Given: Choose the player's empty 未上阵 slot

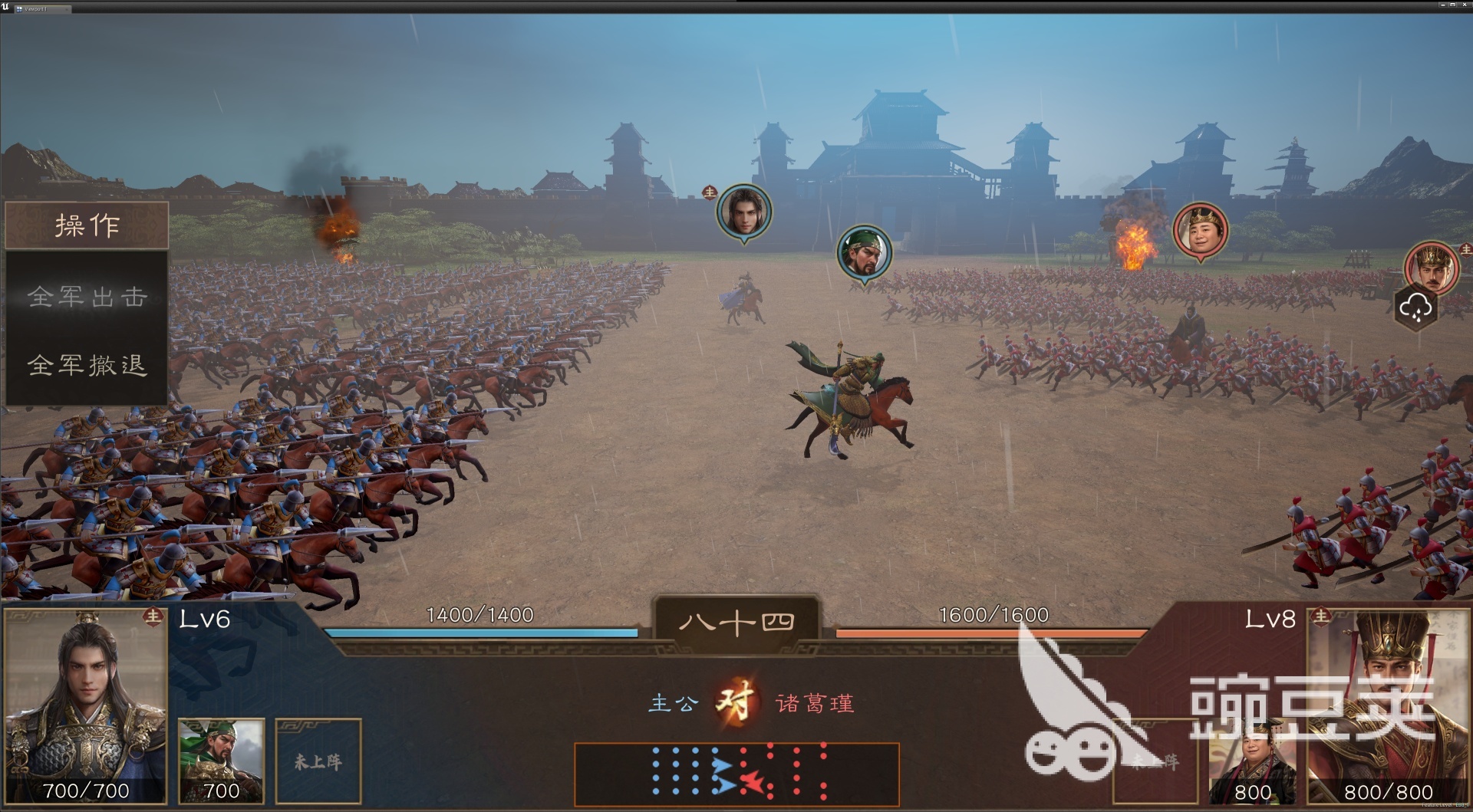Looking at the screenshot, I should 318,760.
